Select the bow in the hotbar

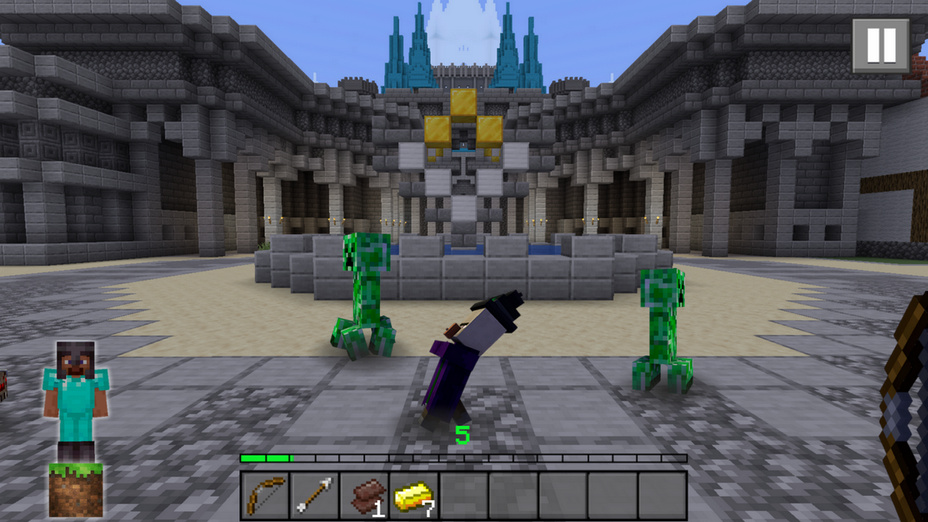[266, 495]
